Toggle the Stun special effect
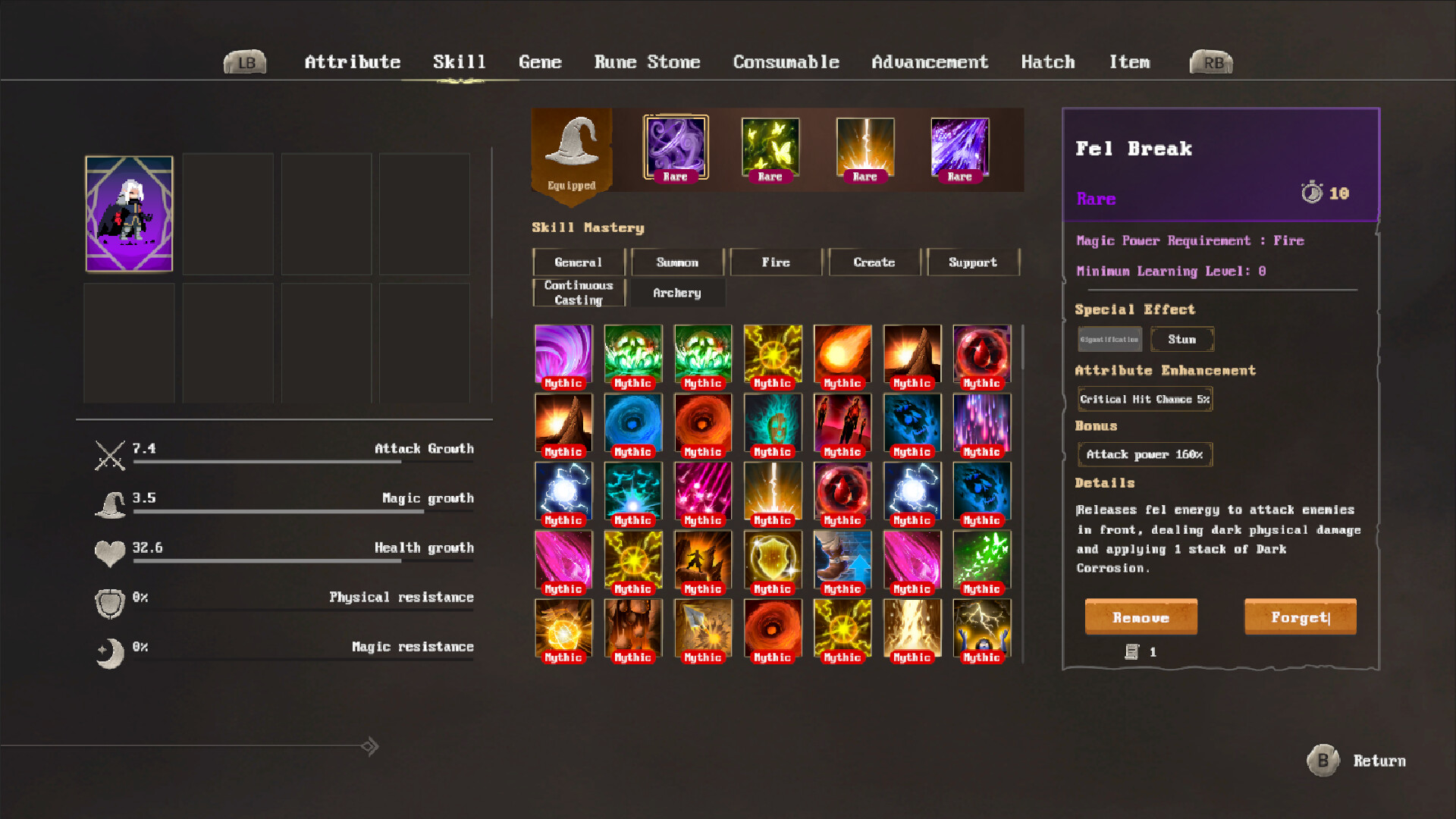 point(1182,339)
